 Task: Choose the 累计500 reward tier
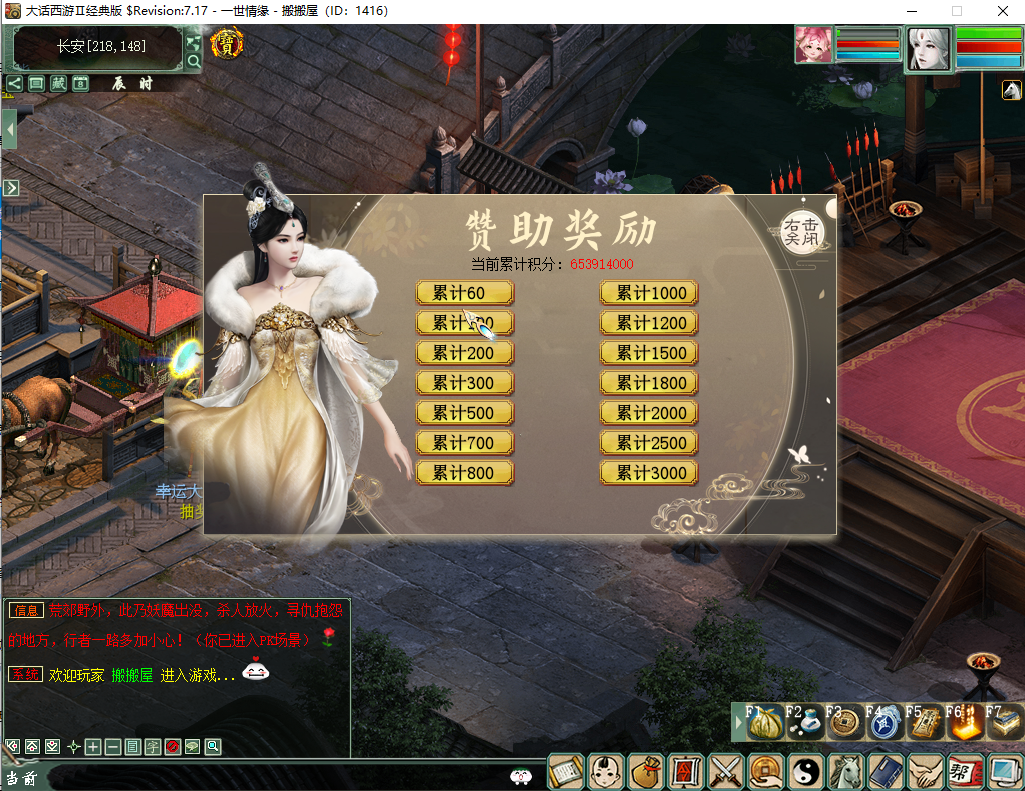[x=464, y=413]
